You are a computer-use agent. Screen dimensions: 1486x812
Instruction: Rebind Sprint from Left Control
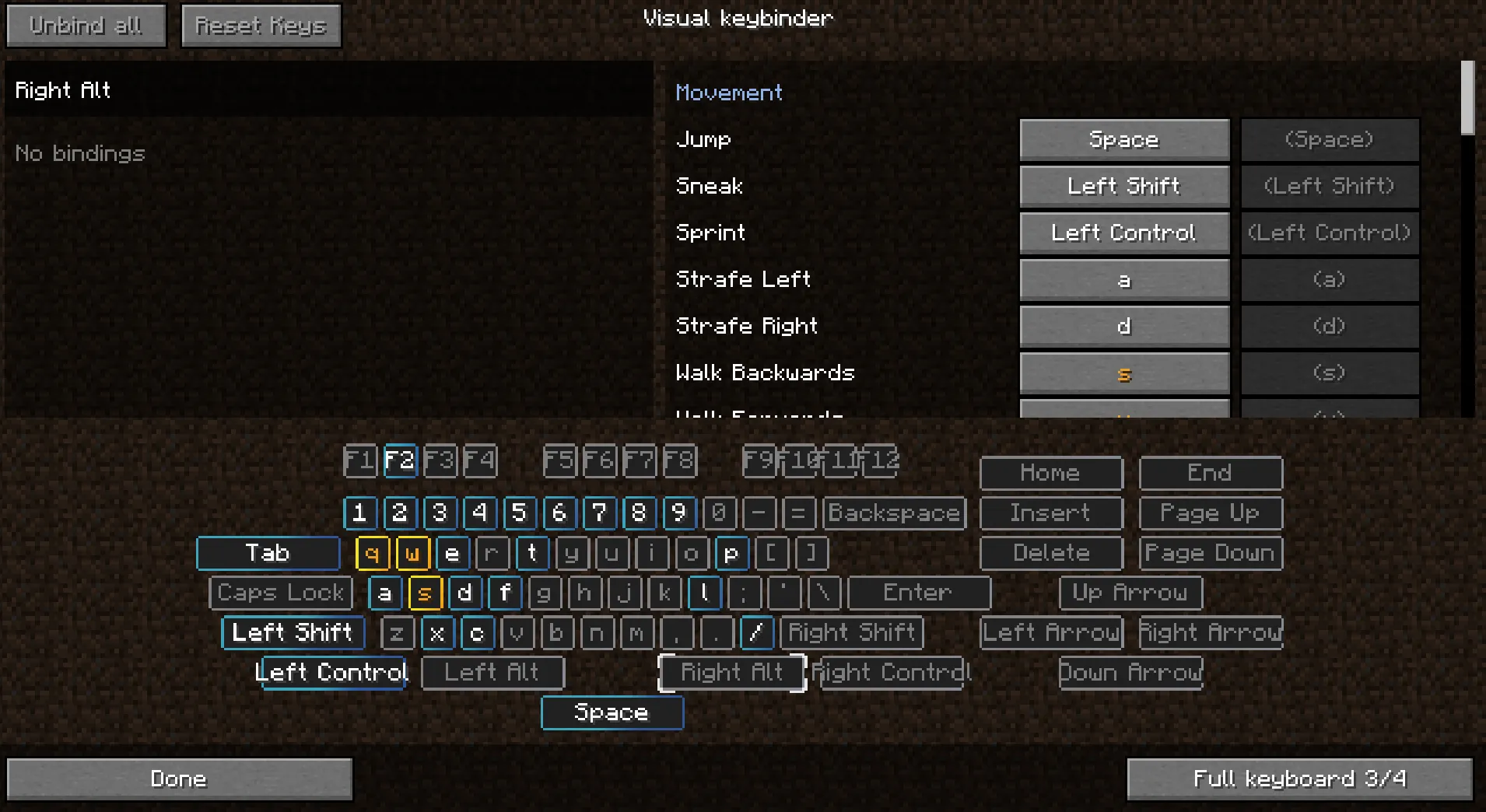pyautogui.click(x=1123, y=233)
